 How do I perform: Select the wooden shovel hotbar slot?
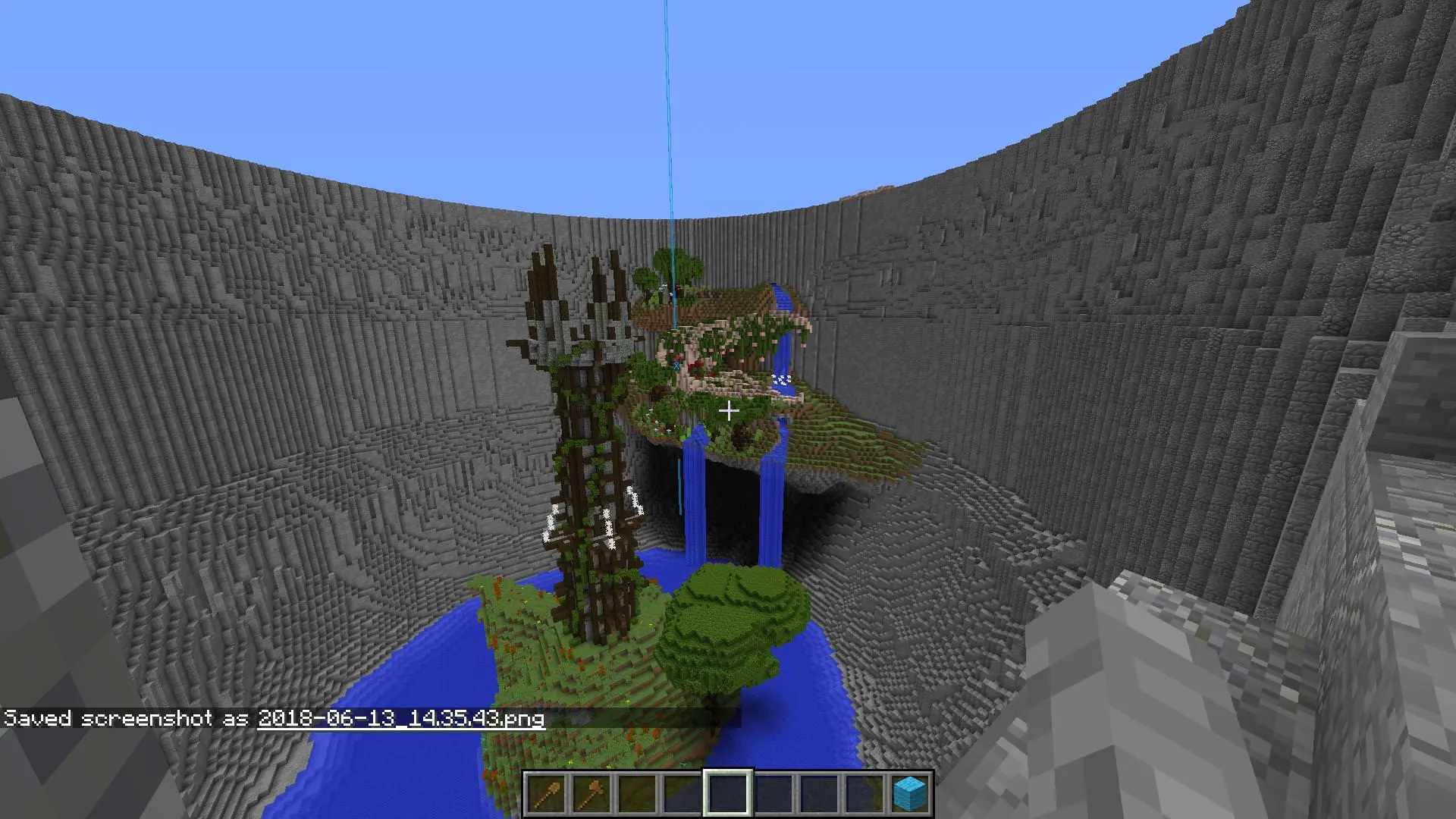(547, 793)
